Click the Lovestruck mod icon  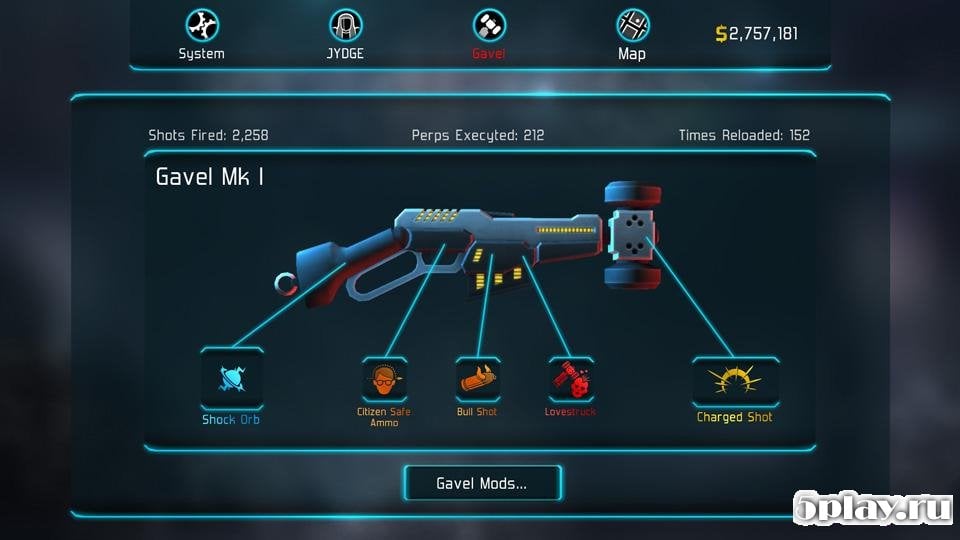[x=571, y=380]
